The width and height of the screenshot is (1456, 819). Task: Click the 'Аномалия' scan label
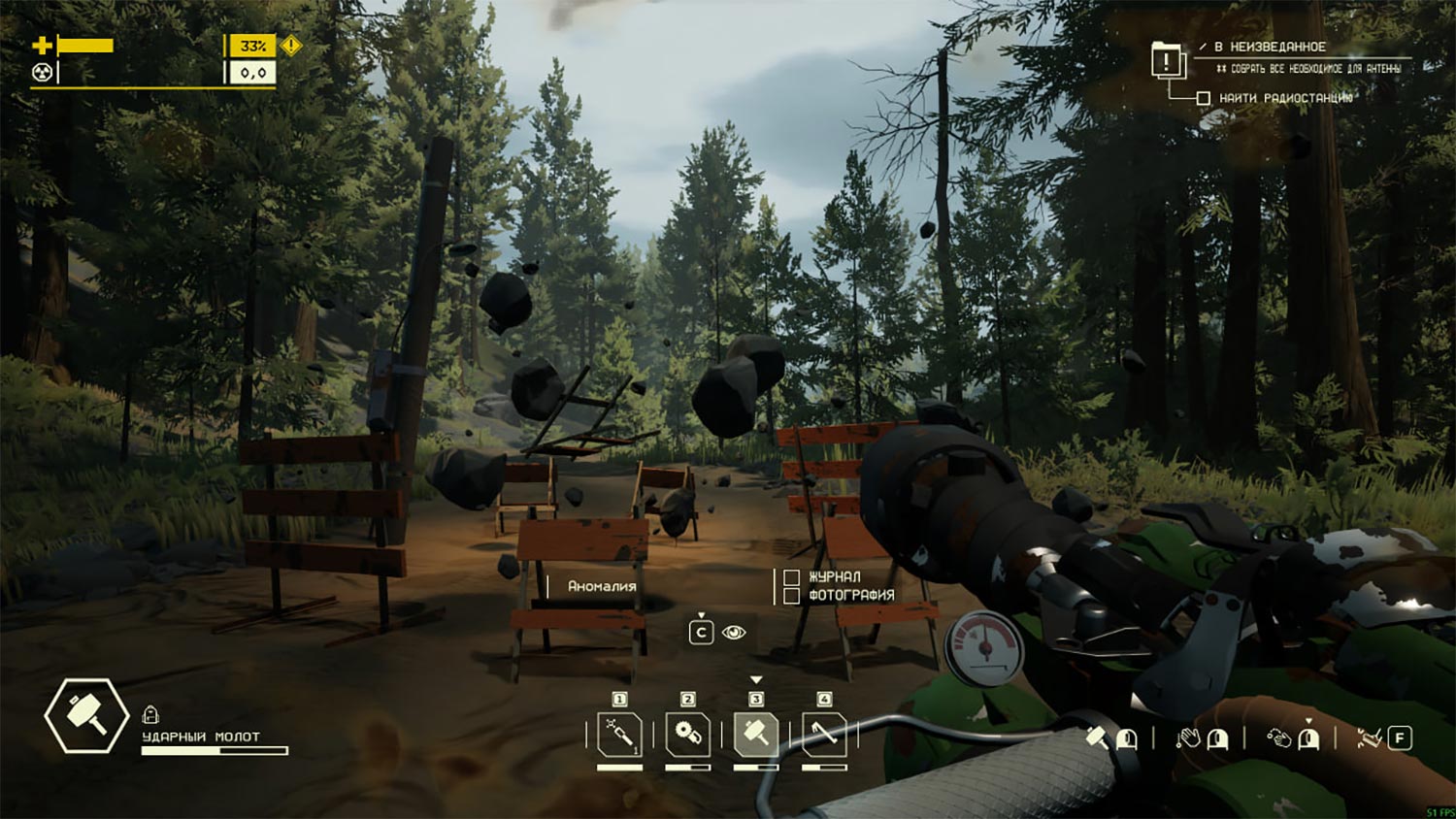[602, 586]
